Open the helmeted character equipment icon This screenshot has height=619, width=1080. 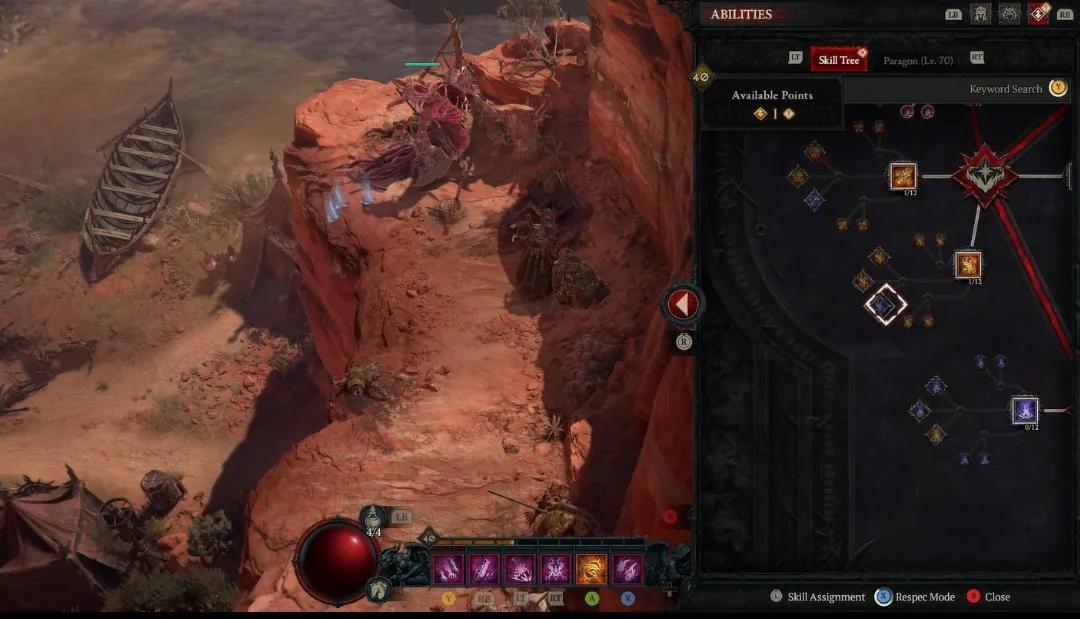[x=980, y=14]
